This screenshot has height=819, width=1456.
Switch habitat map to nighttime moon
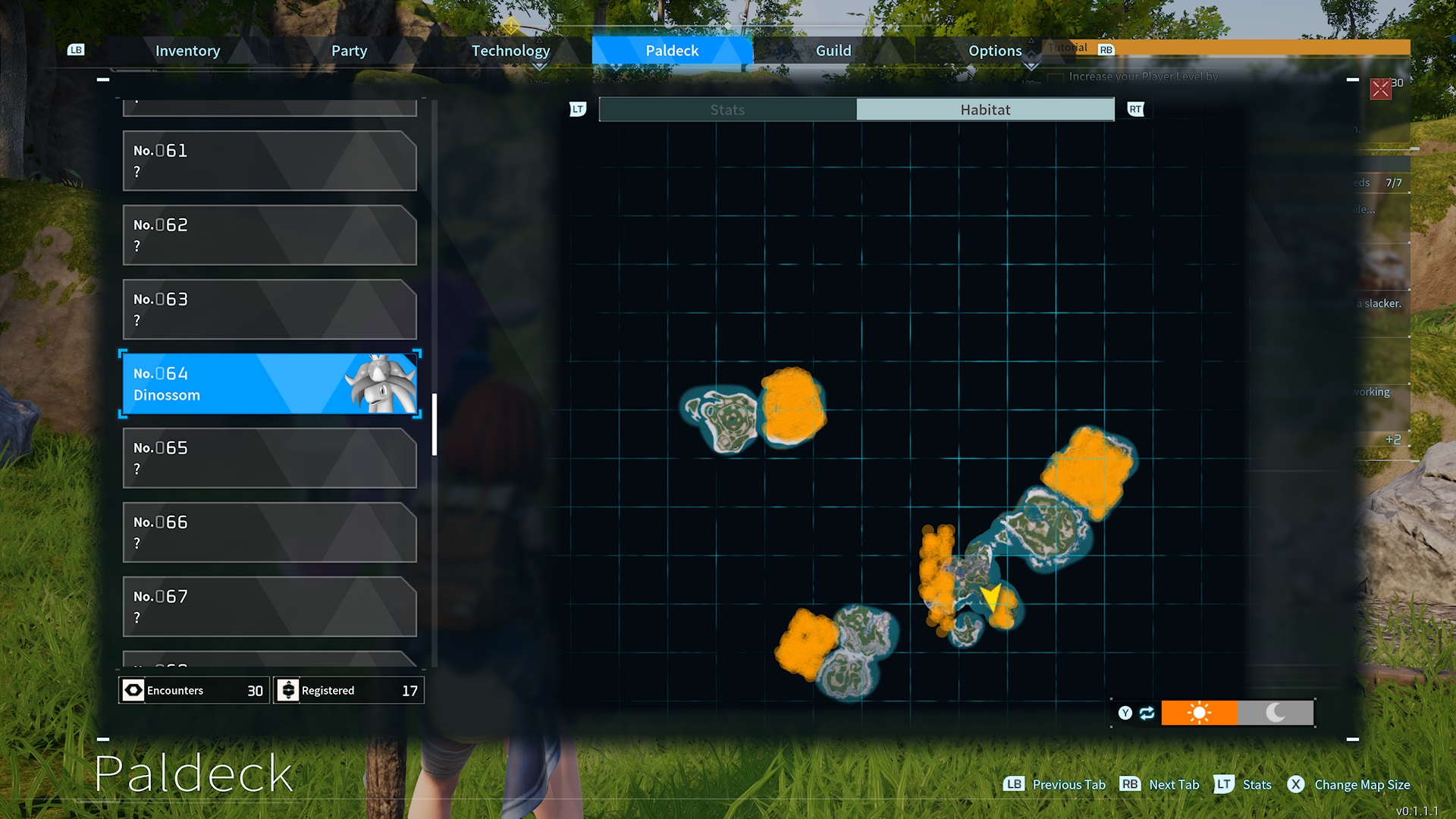tap(1276, 713)
